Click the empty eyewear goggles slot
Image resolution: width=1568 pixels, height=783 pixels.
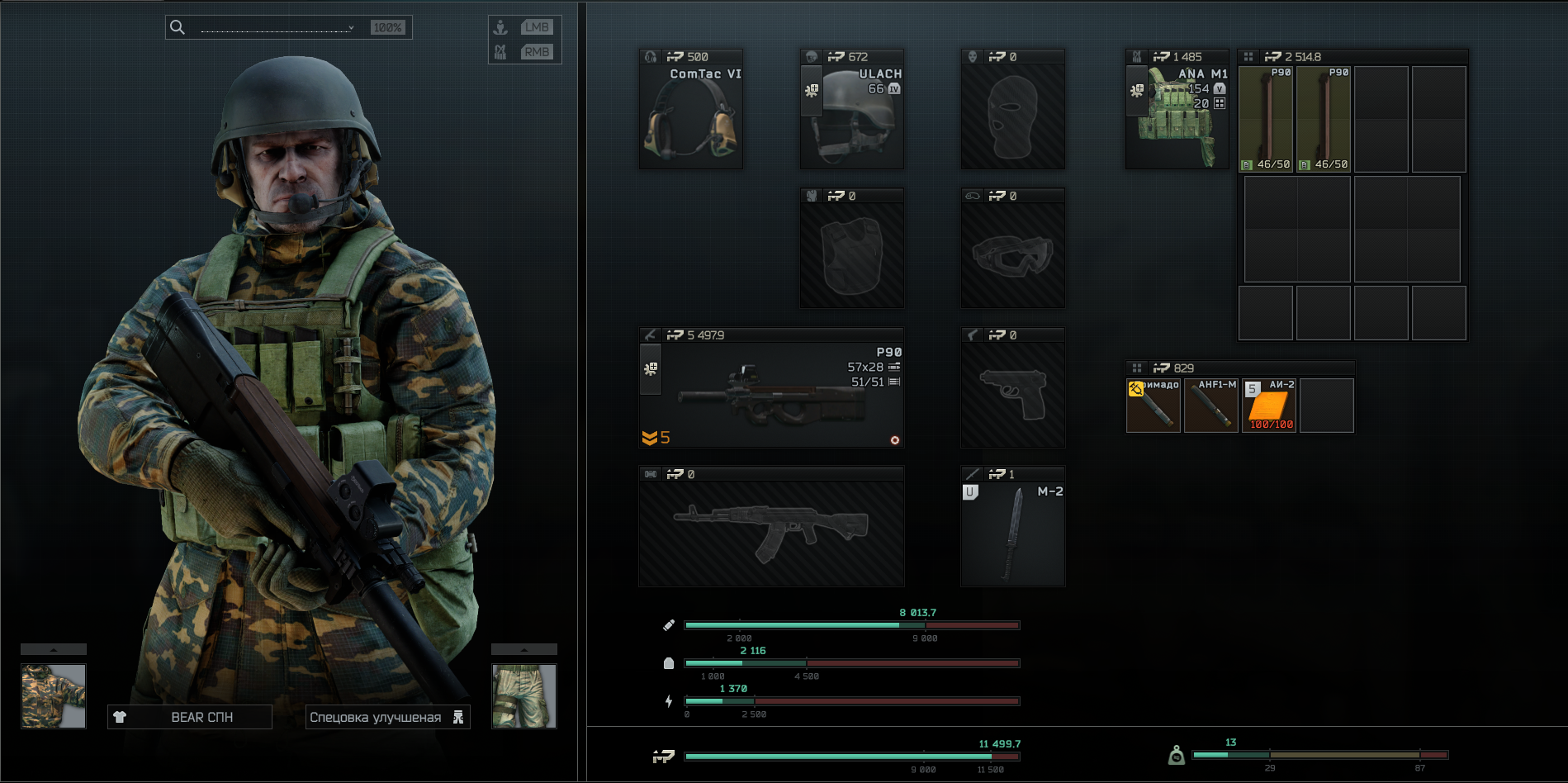[1012, 256]
